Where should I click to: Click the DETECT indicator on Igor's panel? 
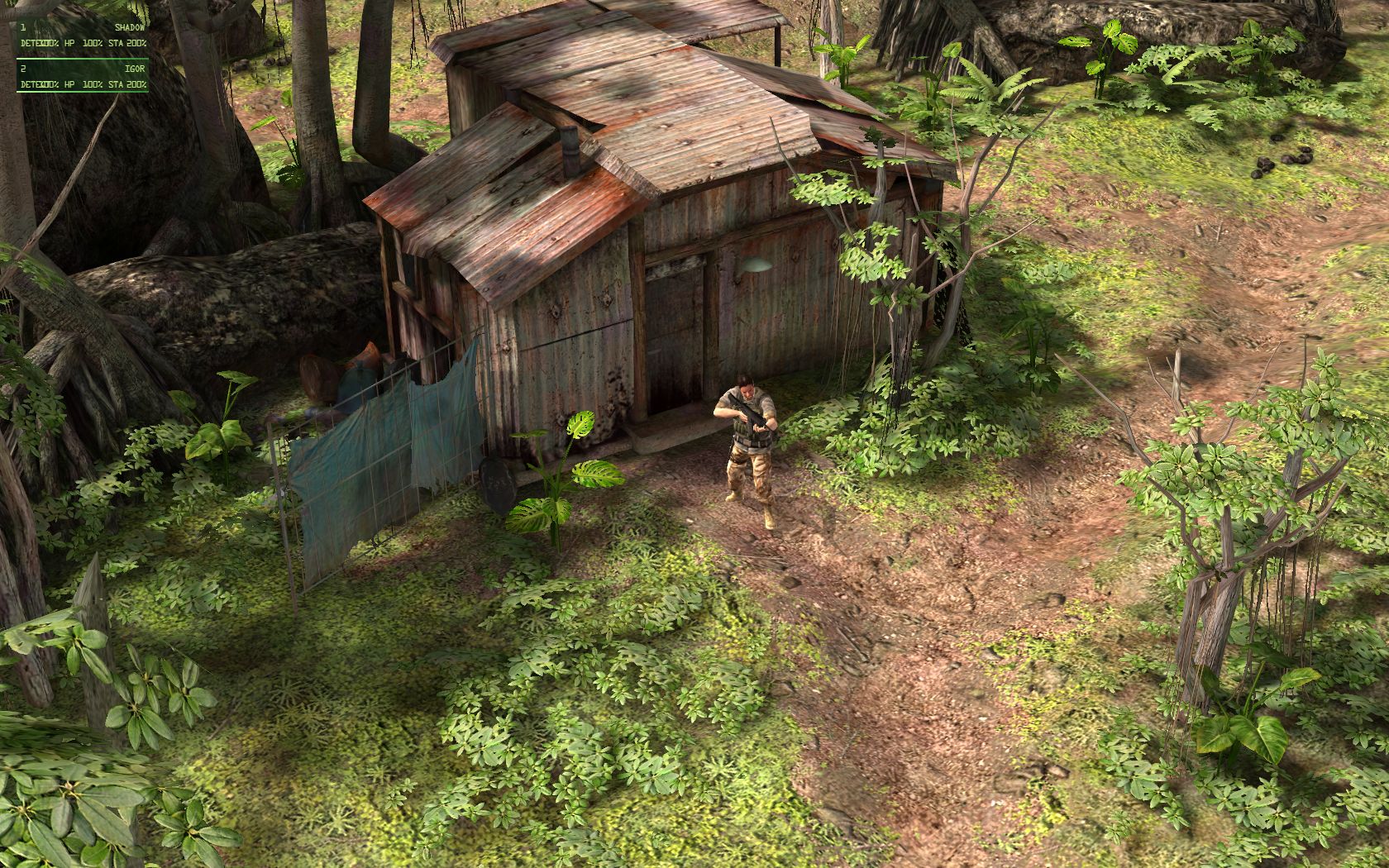click(33, 84)
